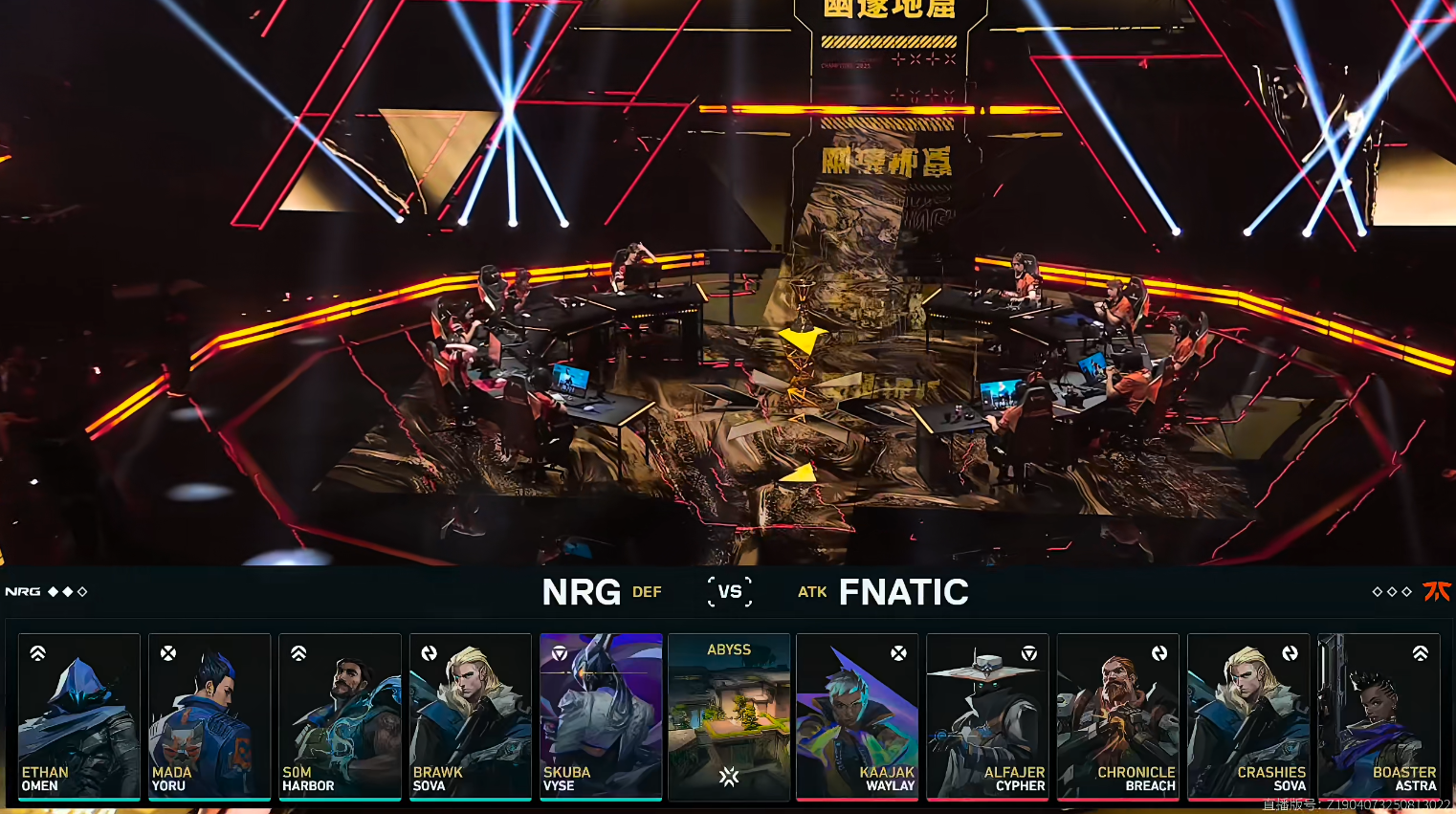Viewport: 1456px width, 814px height.
Task: Click the small NRG team logo
Action: [23, 592]
